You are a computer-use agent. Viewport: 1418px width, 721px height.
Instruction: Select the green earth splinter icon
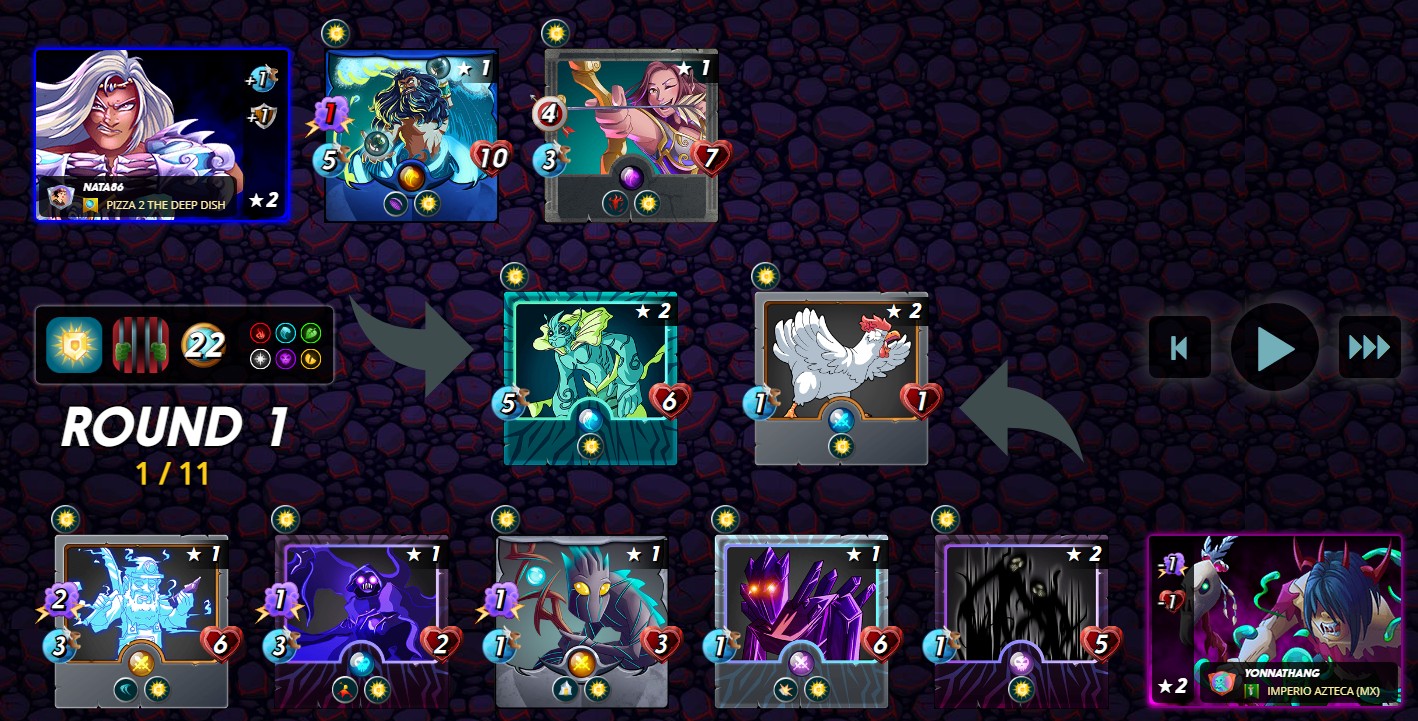coord(311,333)
